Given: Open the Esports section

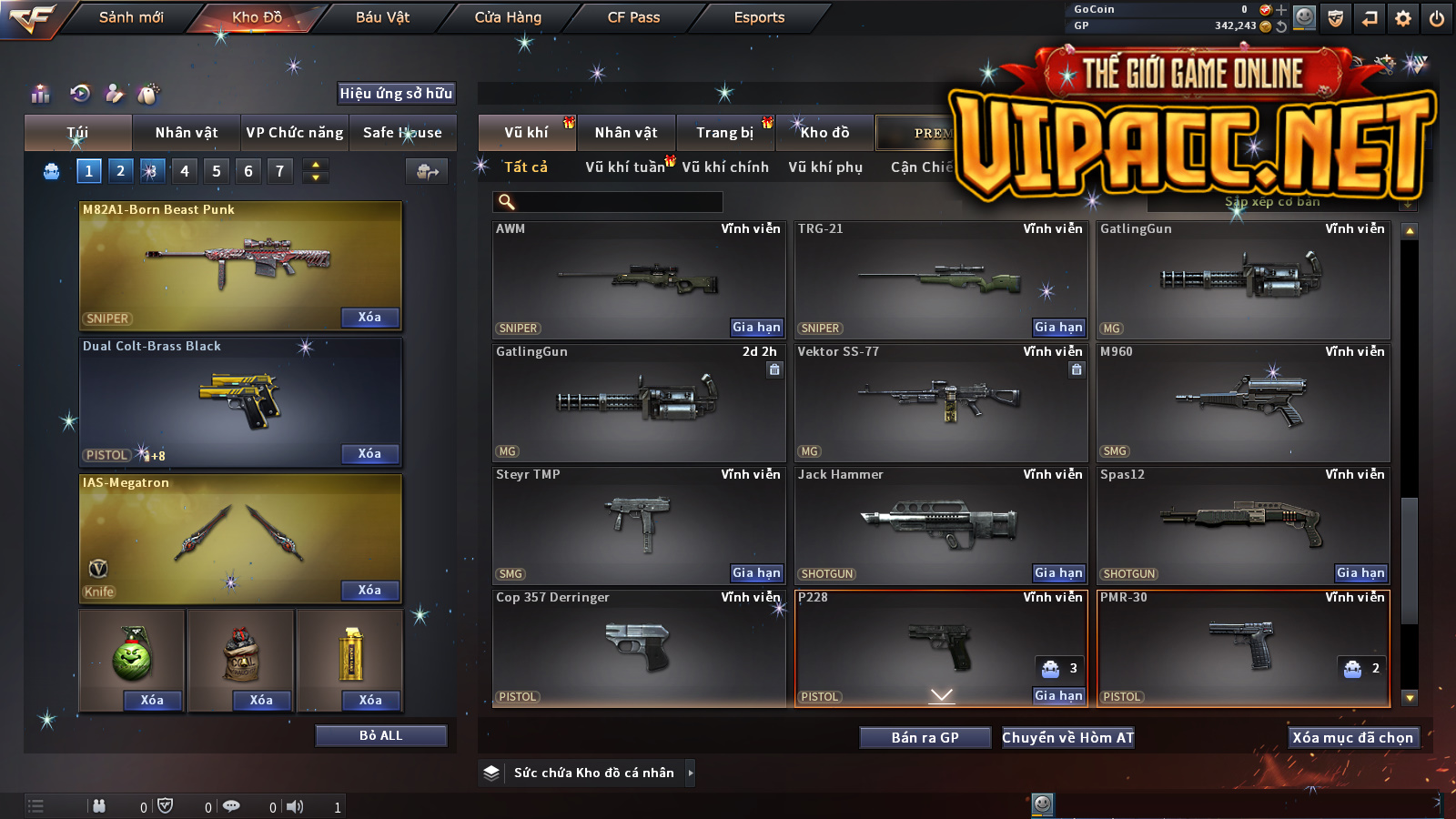Looking at the screenshot, I should 759,17.
